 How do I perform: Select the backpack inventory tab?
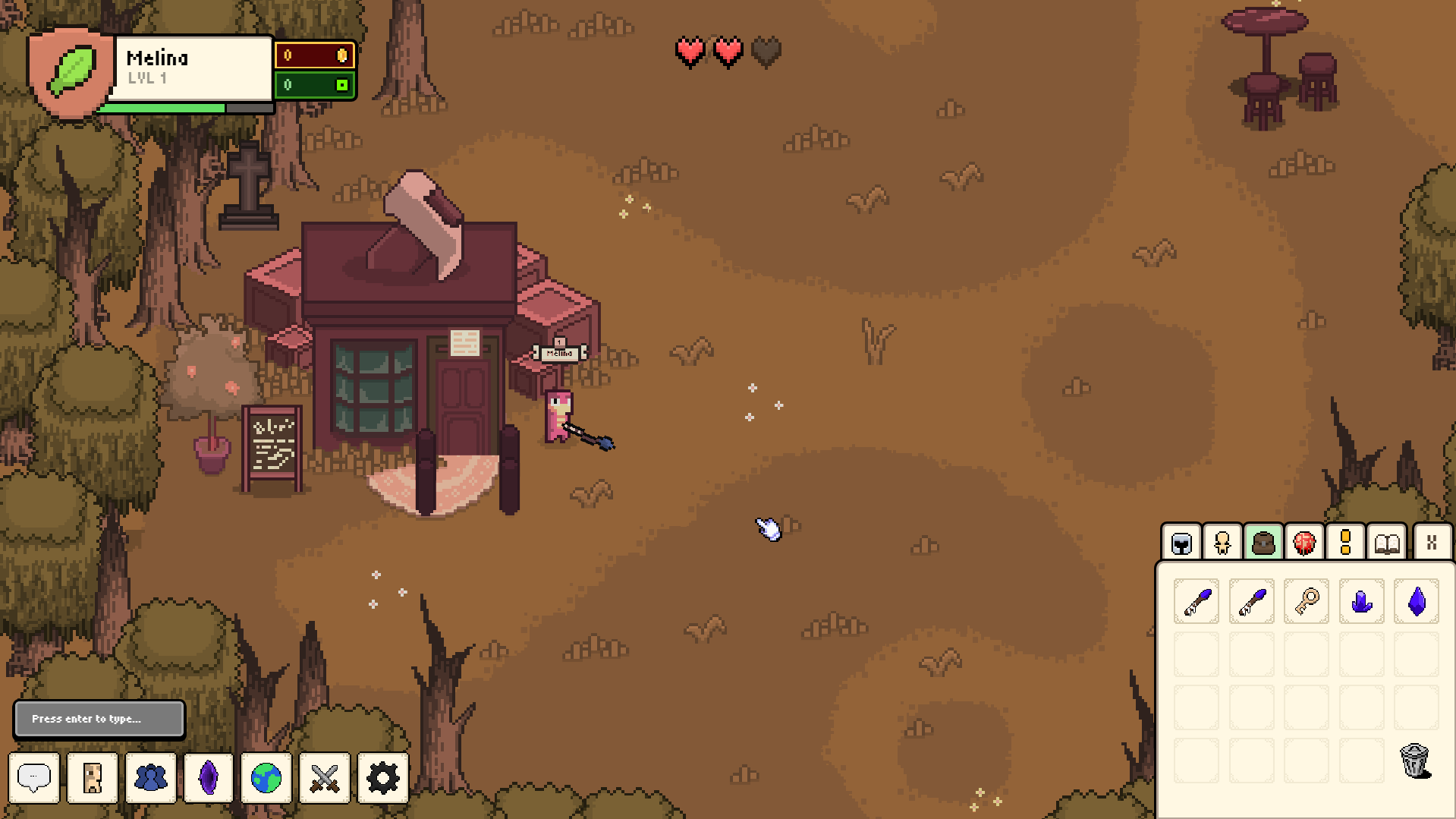(1263, 543)
